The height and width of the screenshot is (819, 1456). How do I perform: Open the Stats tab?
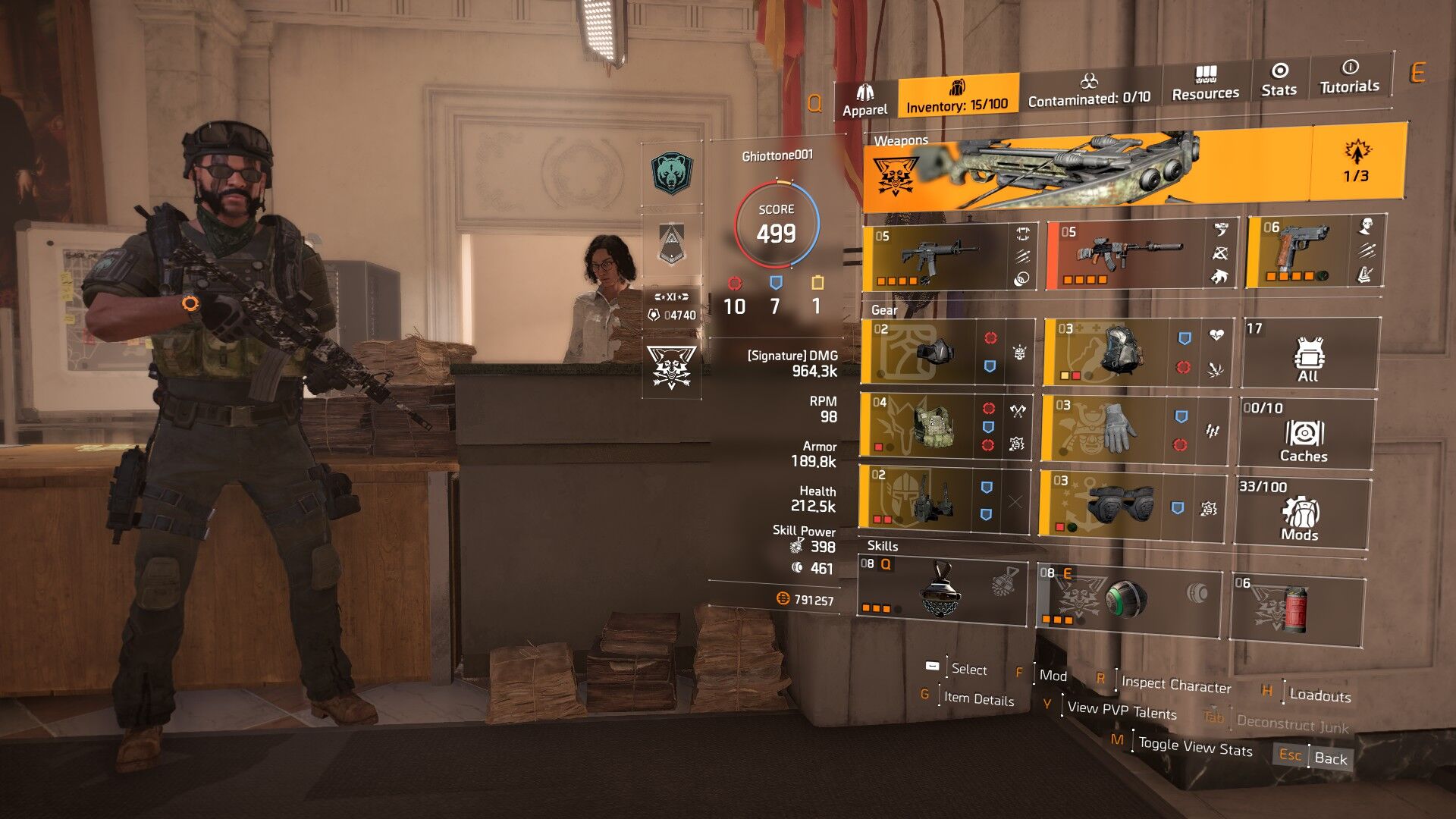tap(1279, 80)
